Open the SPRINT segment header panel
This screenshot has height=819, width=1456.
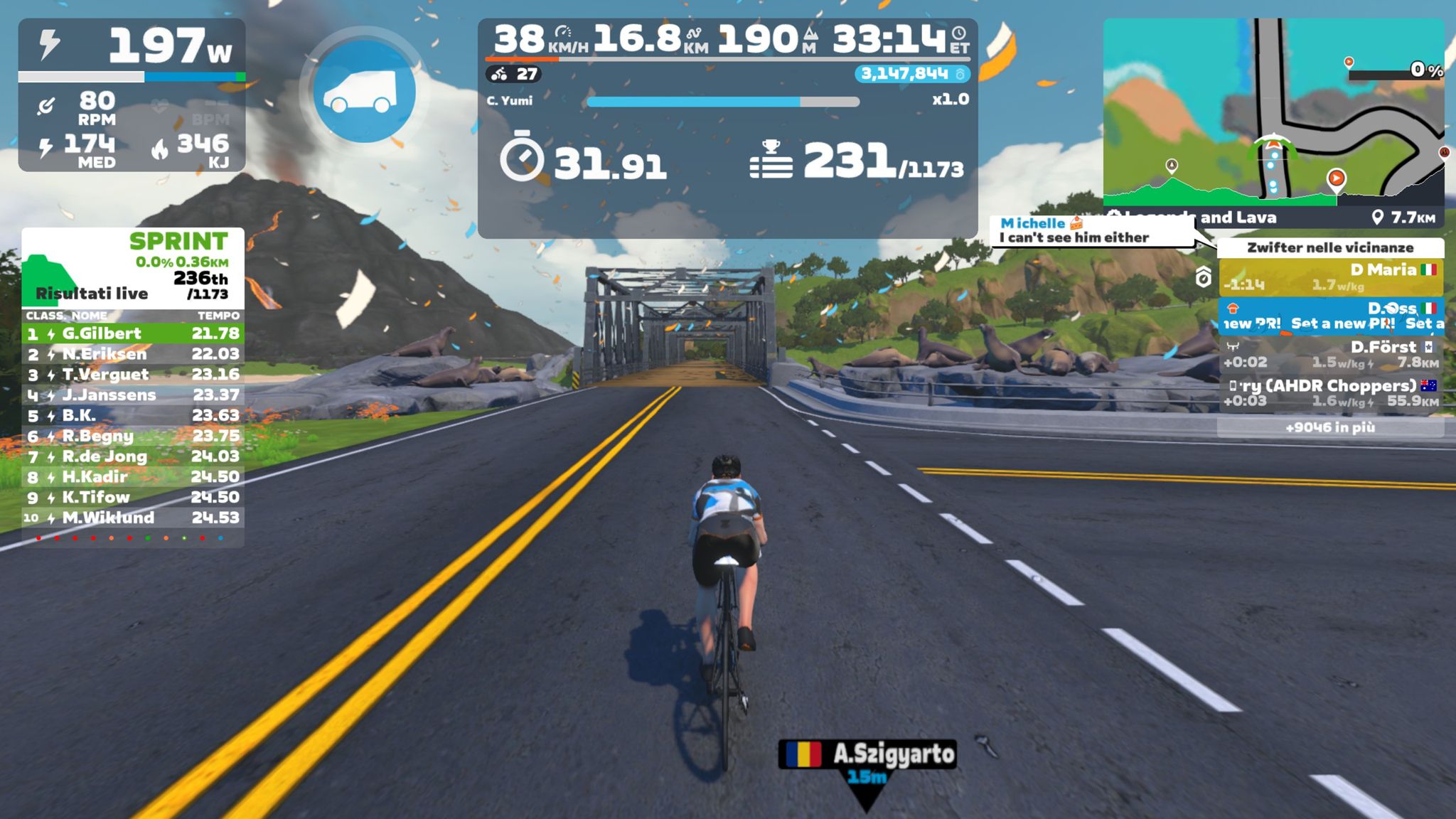point(133,268)
